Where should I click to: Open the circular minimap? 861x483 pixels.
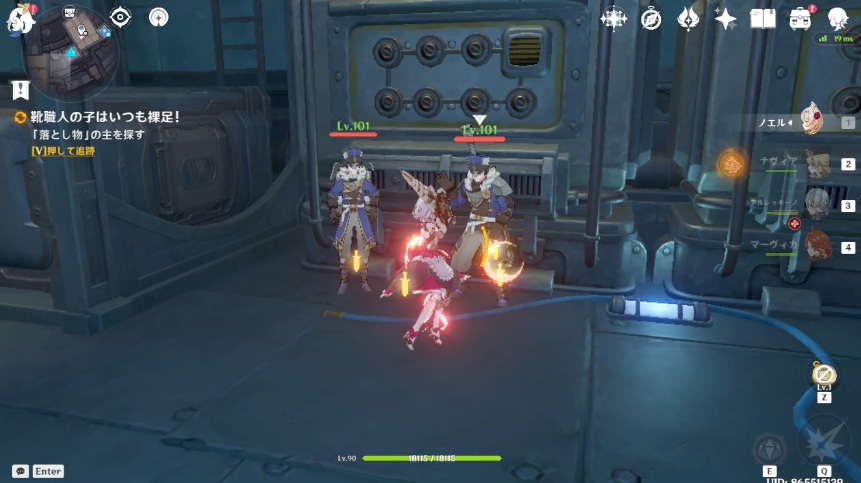pyautogui.click(x=76, y=45)
